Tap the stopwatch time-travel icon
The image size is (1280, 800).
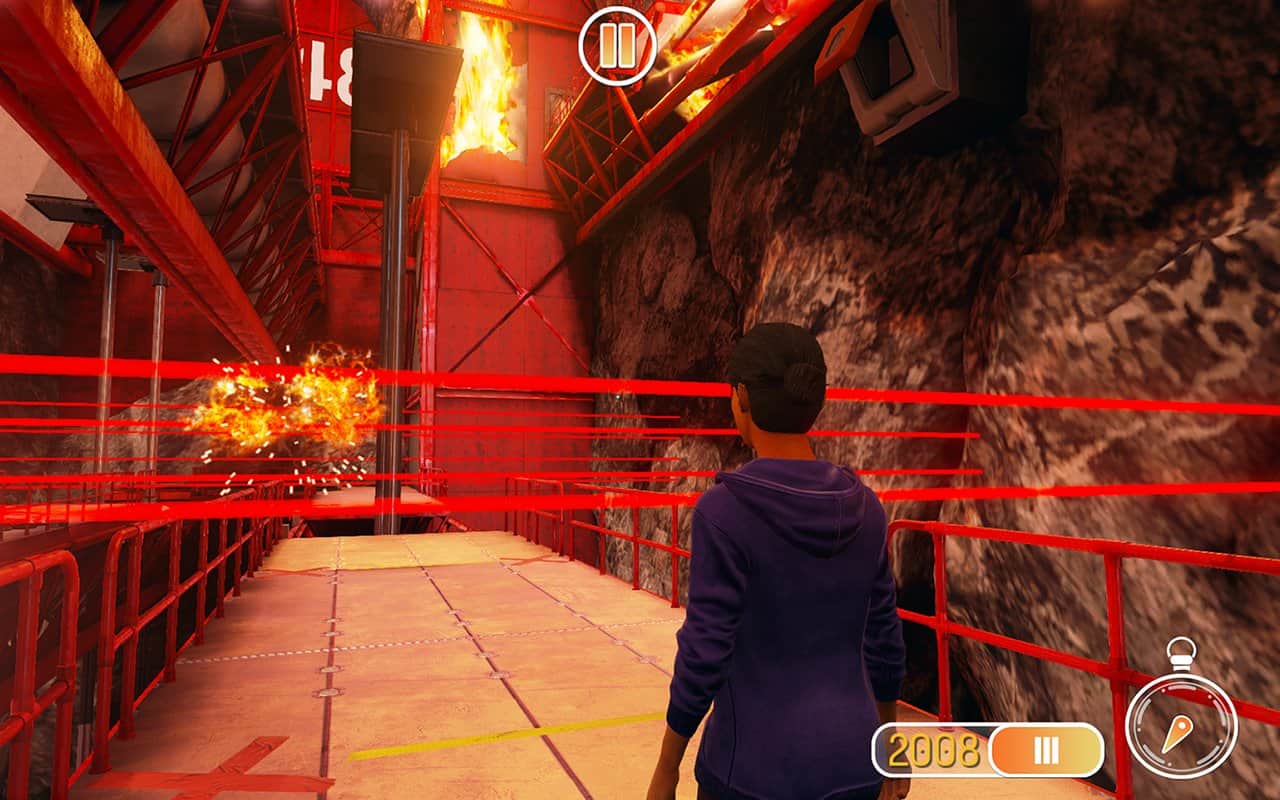[x=1182, y=725]
